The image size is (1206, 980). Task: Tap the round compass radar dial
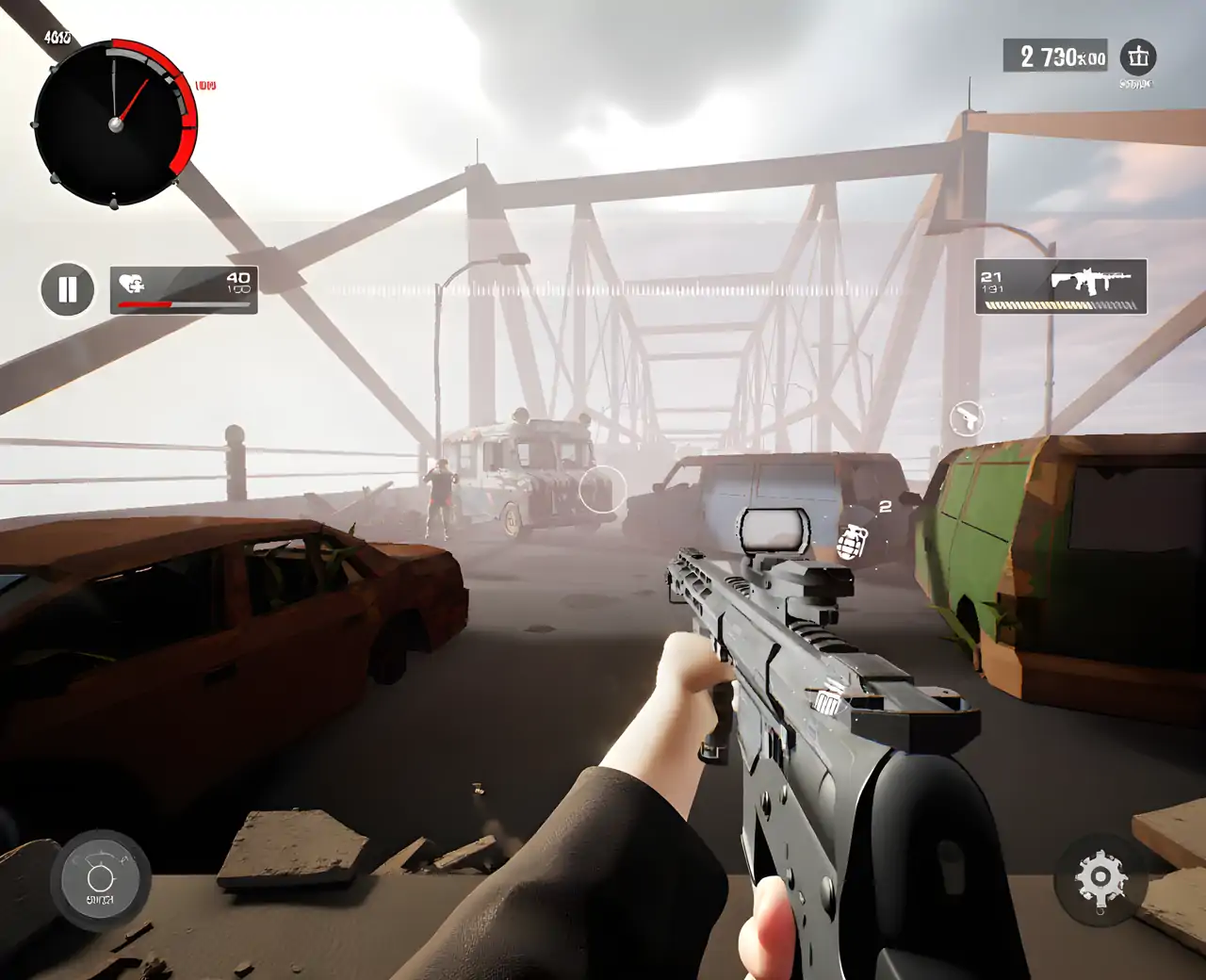[115, 122]
